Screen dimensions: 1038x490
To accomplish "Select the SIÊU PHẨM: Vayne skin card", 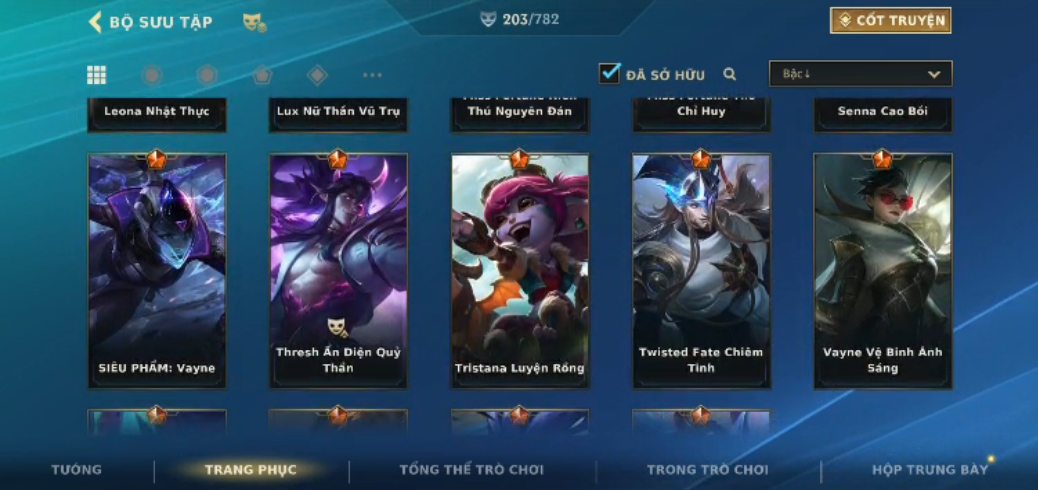I will click(x=157, y=270).
